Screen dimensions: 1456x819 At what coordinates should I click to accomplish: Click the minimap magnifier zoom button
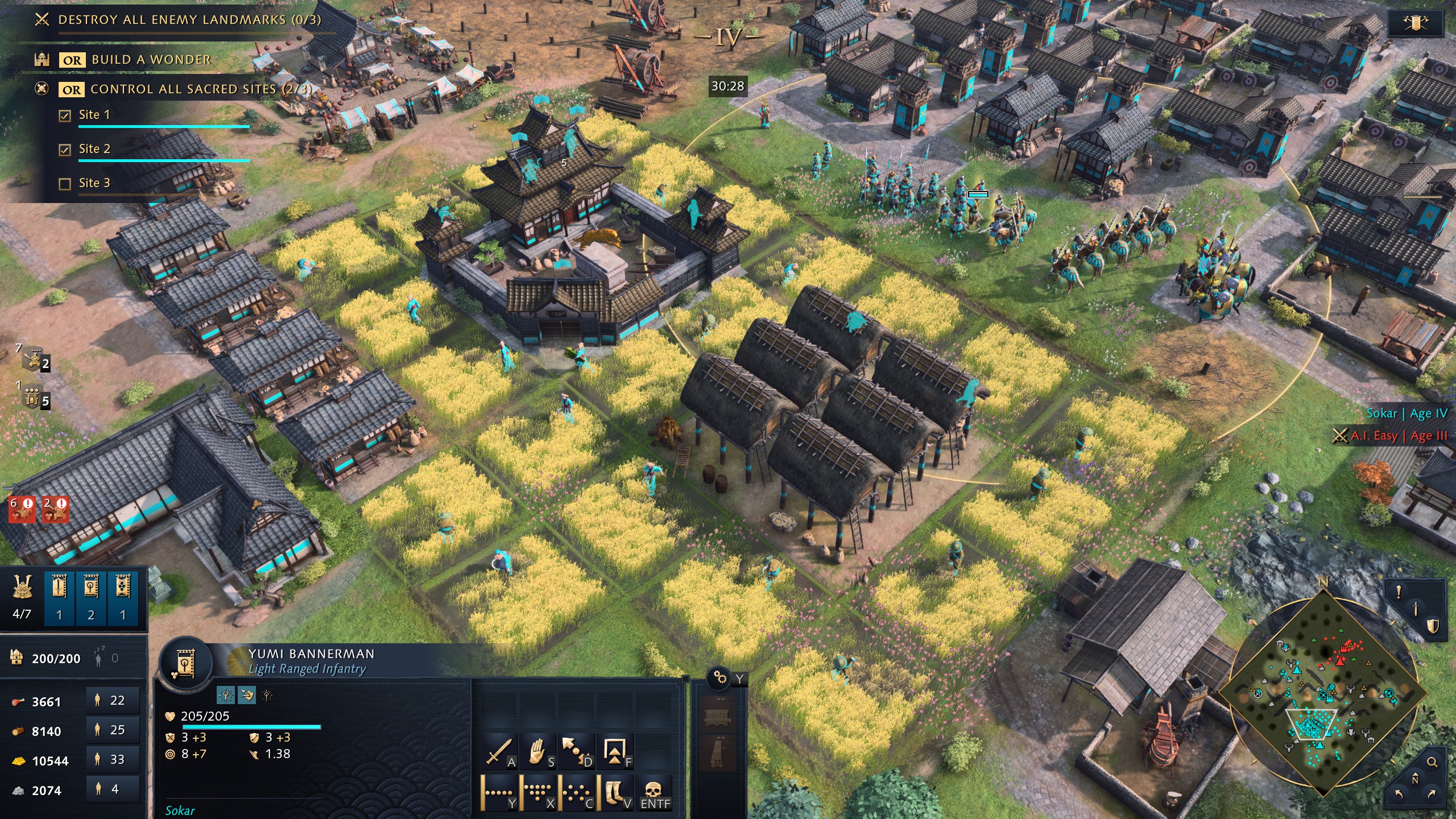click(1432, 762)
